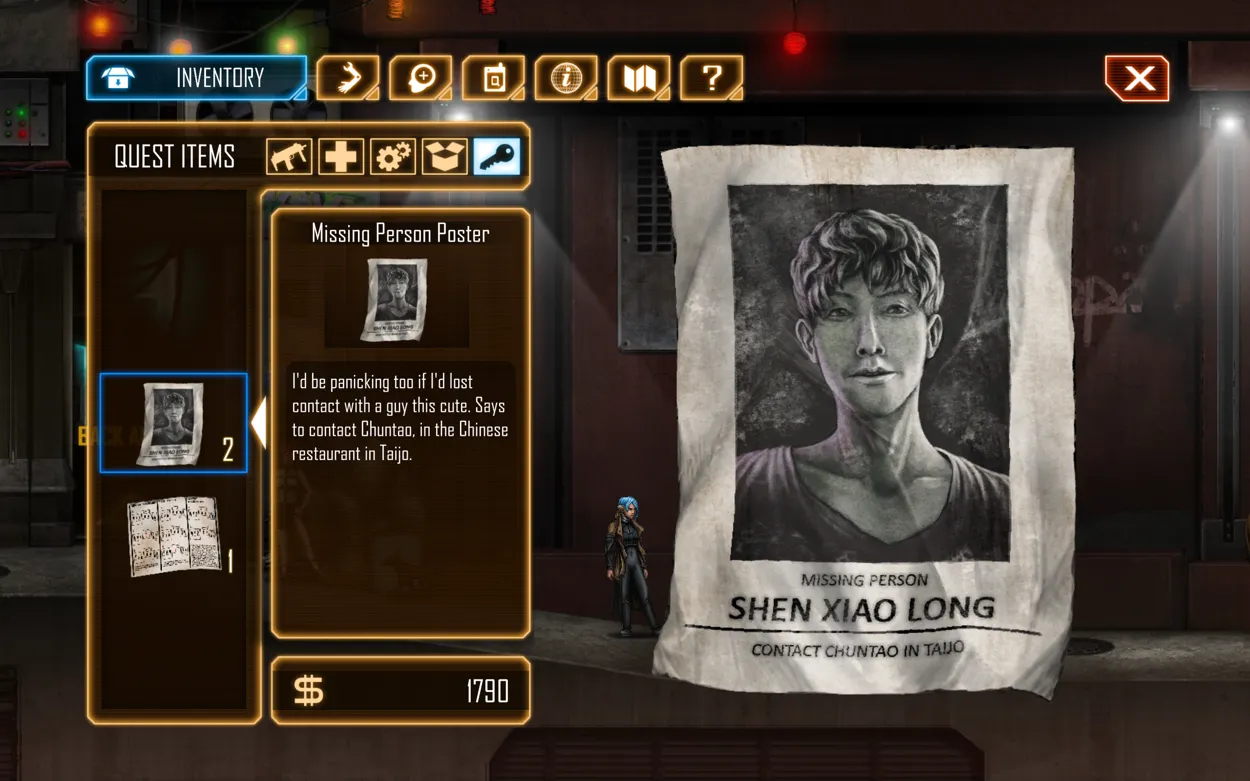The image size is (1250, 781).
Task: Show the globe info tab
Action: pyautogui.click(x=566, y=78)
